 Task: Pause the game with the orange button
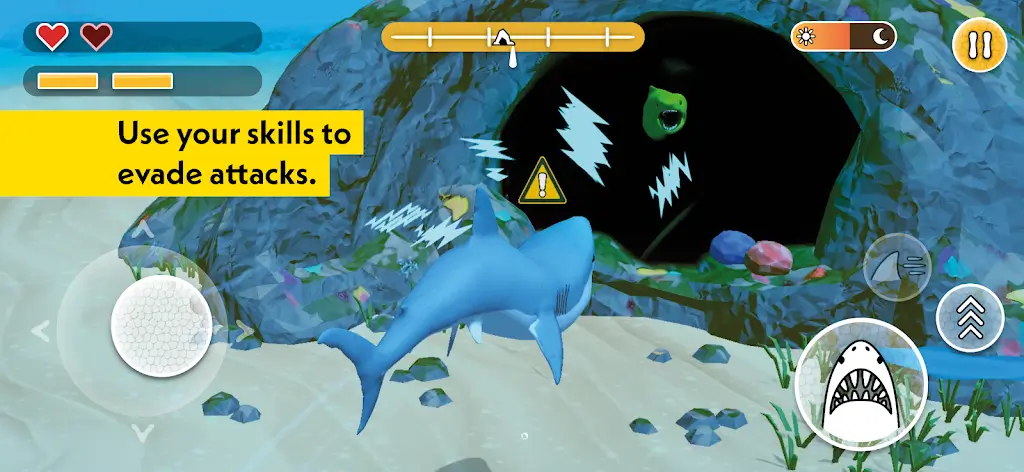tap(979, 45)
